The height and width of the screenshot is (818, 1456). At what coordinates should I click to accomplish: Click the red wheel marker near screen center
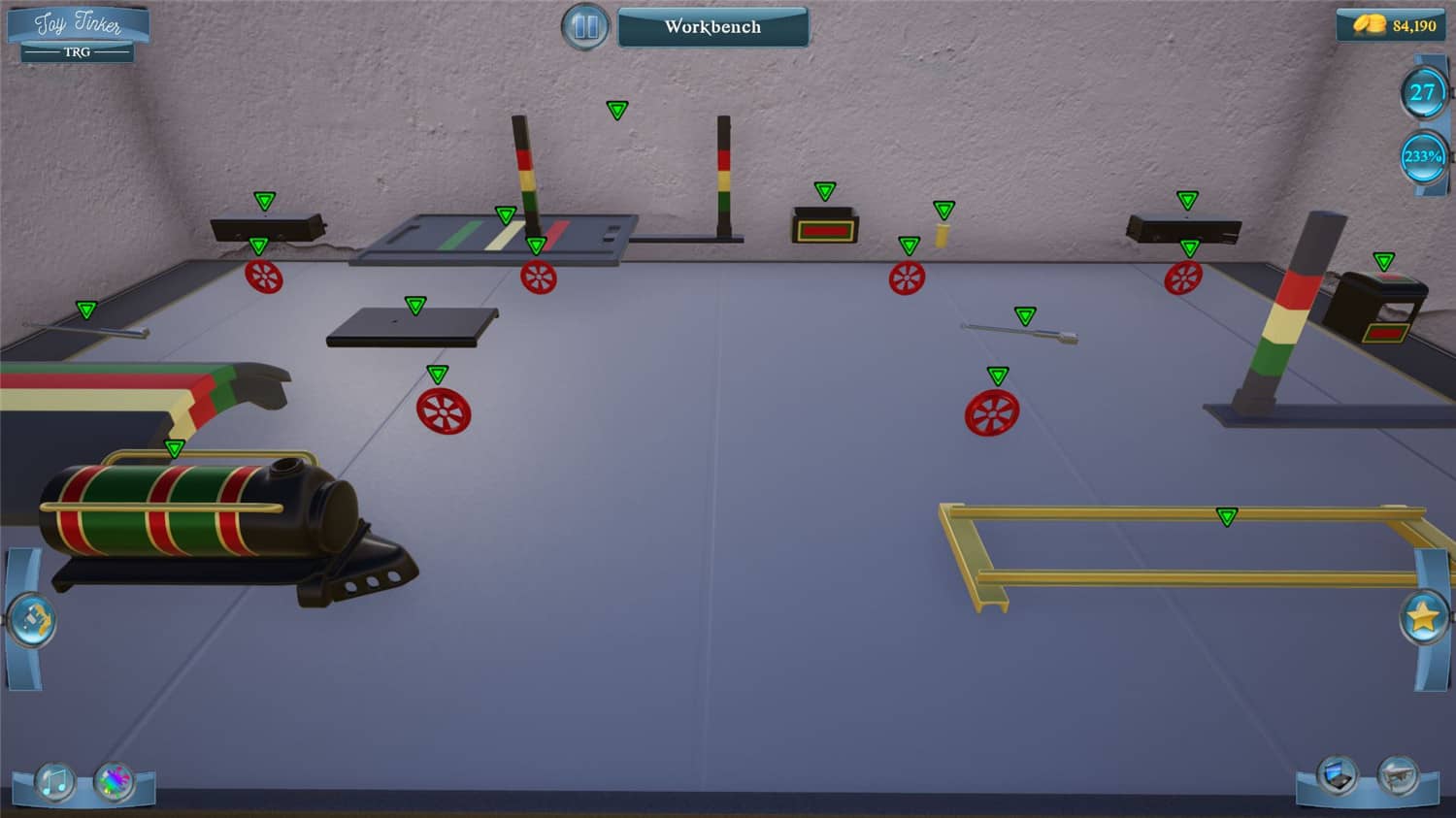[907, 277]
